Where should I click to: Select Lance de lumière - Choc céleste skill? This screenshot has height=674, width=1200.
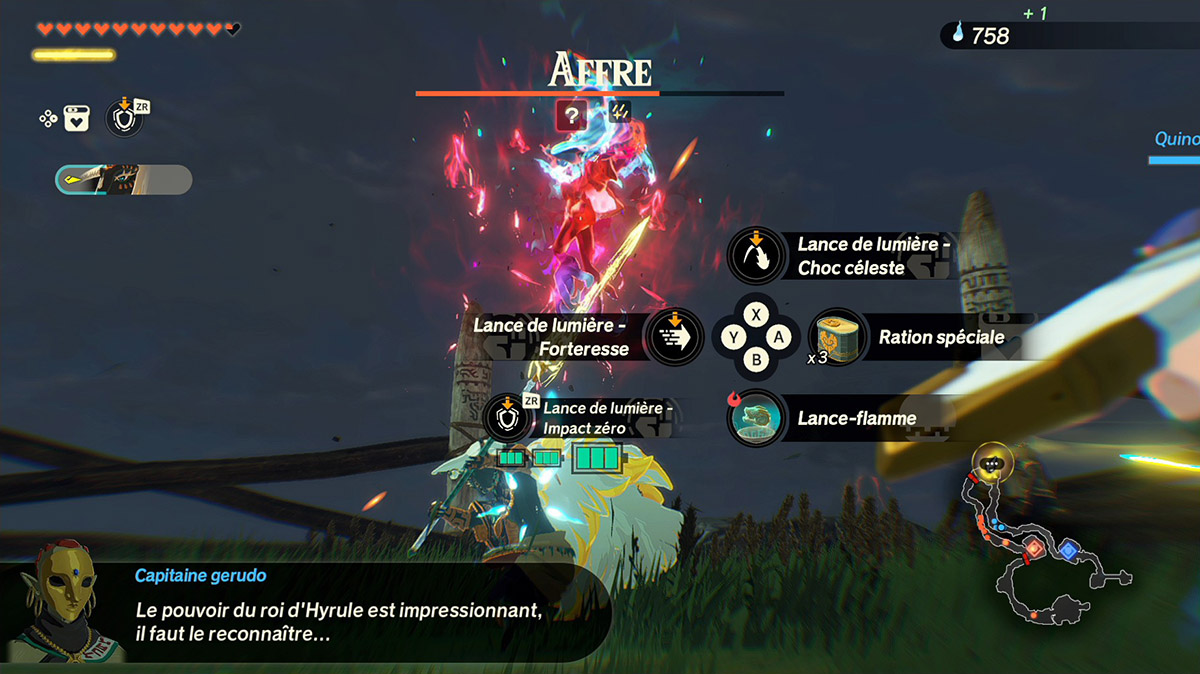tap(757, 256)
